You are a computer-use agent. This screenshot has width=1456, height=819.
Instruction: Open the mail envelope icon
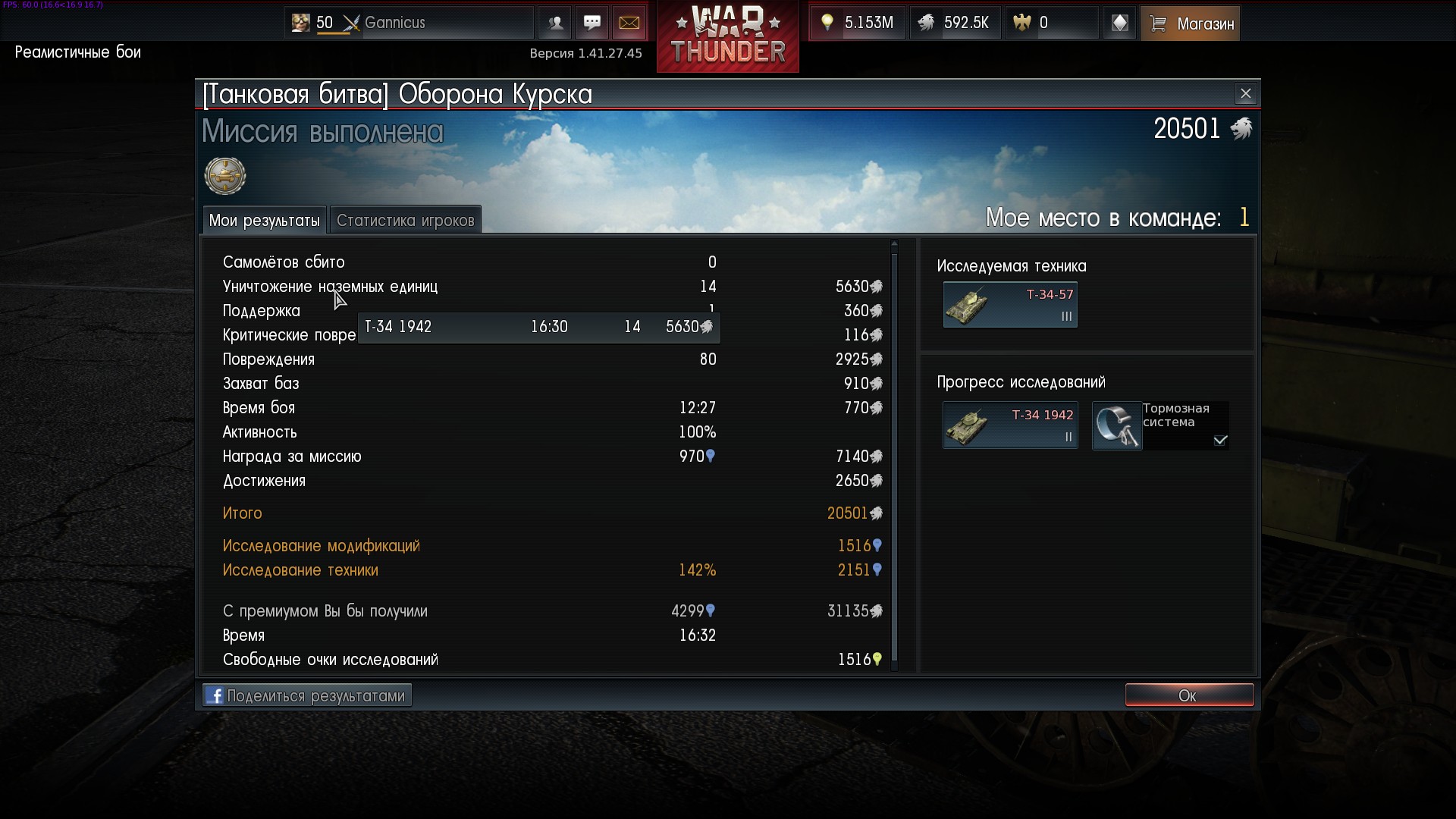tap(629, 24)
